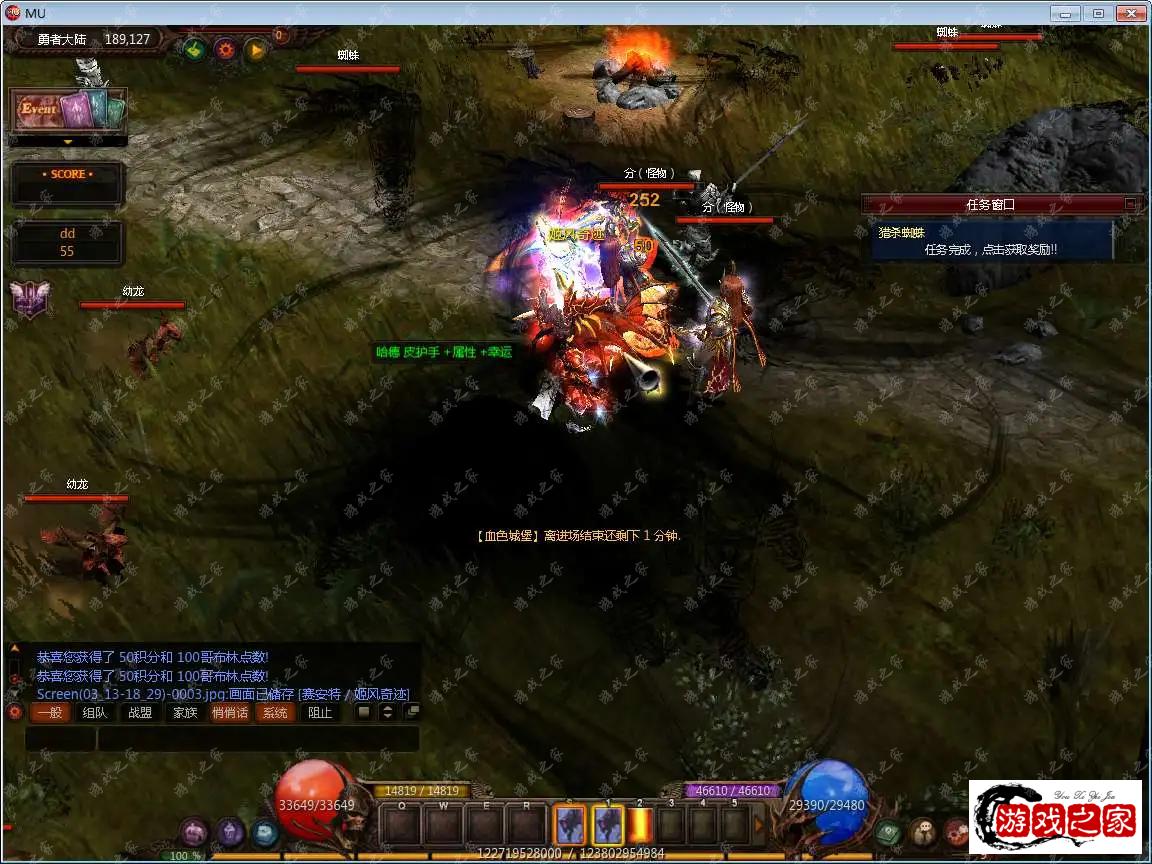
Task: Minimize the 任务窗口 quest window
Action: 1130,204
